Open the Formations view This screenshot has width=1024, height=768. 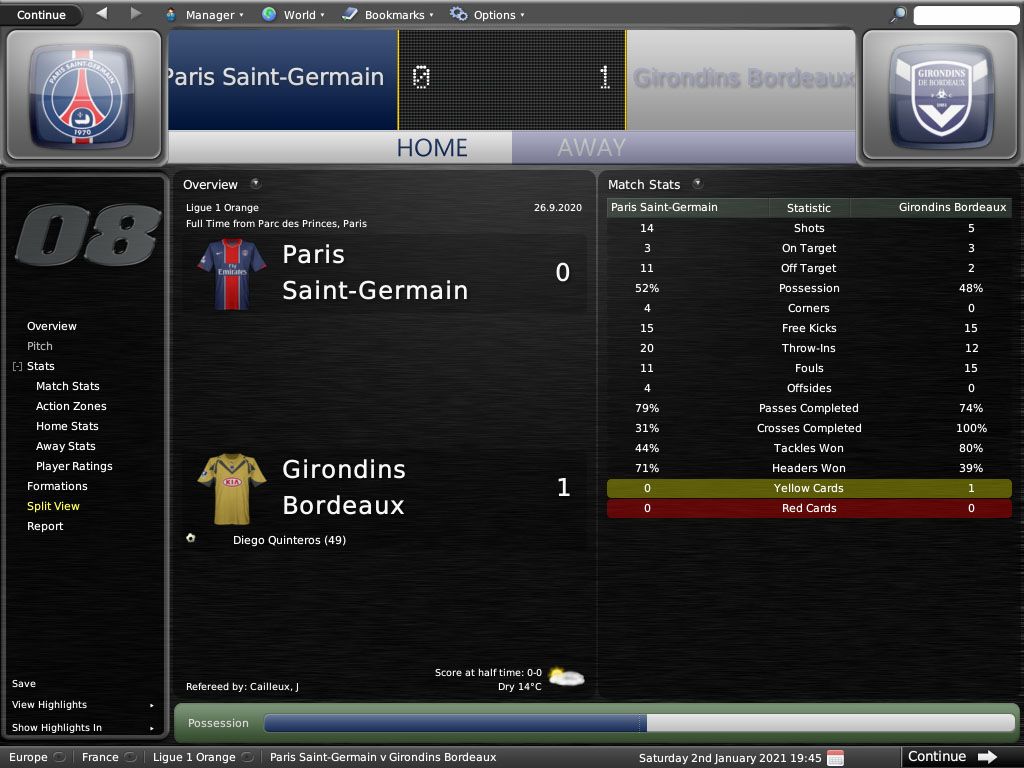pos(57,486)
